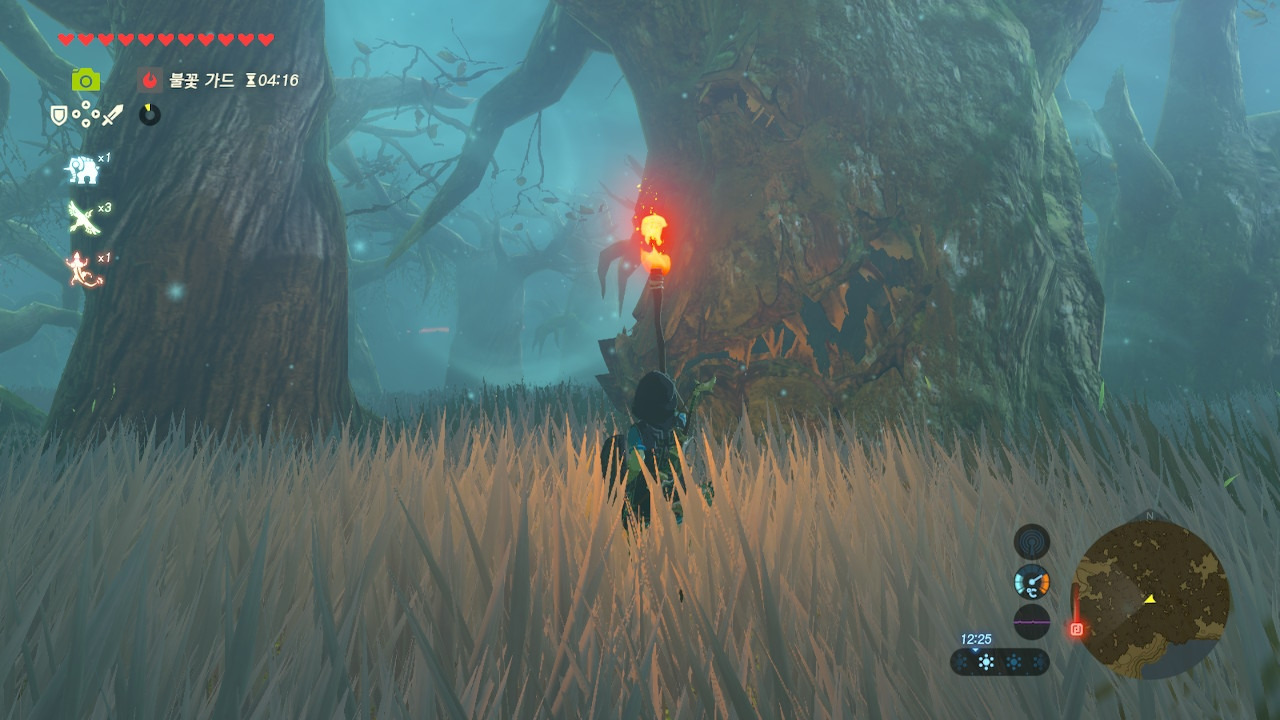Open the sword weapon quick-select icon
The image size is (1280, 720).
(x=112, y=116)
